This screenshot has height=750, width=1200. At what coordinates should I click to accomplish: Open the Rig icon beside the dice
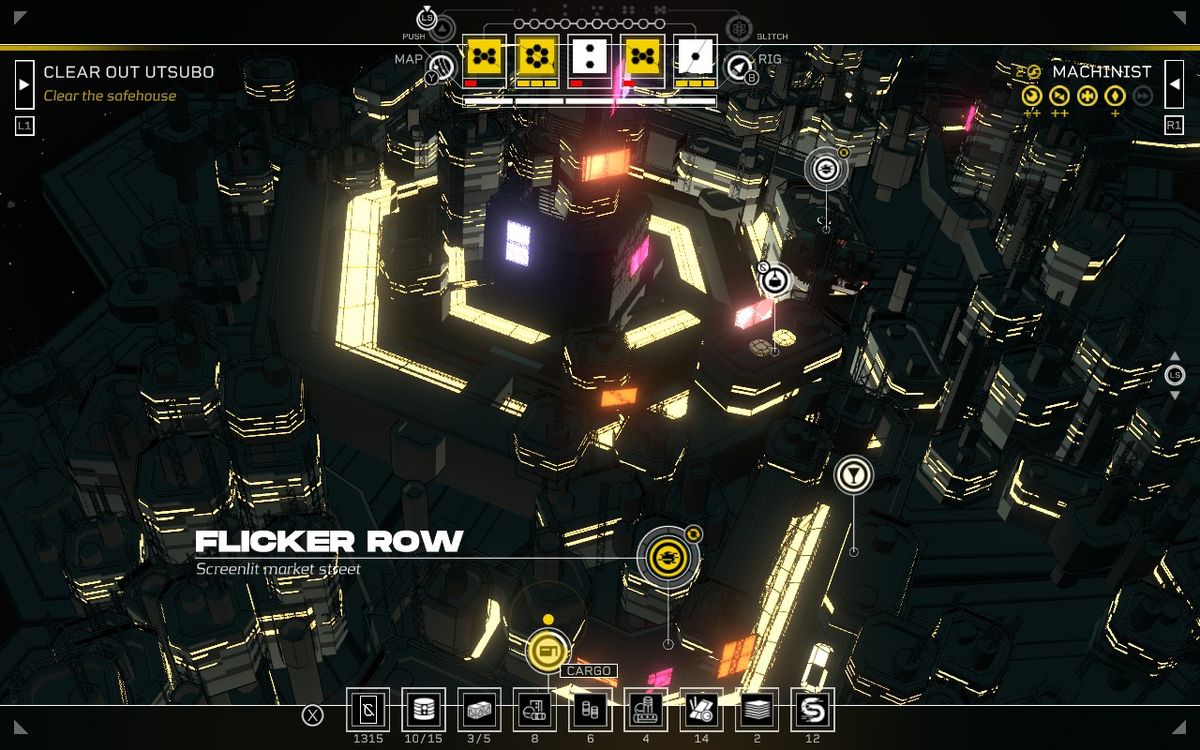[x=740, y=68]
